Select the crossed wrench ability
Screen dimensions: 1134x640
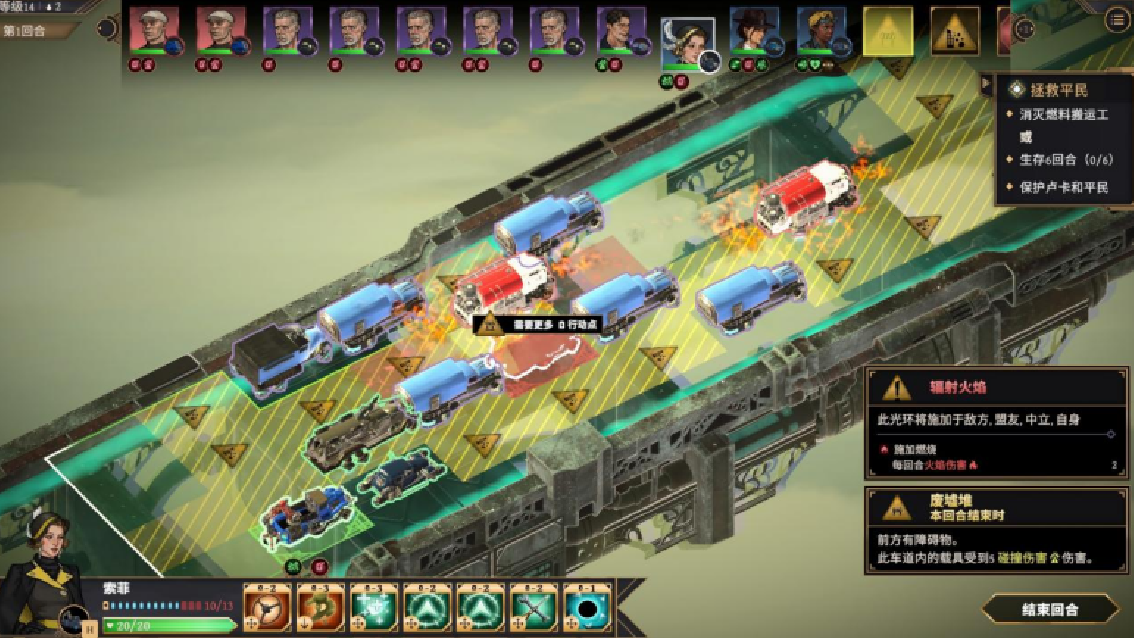535,607
